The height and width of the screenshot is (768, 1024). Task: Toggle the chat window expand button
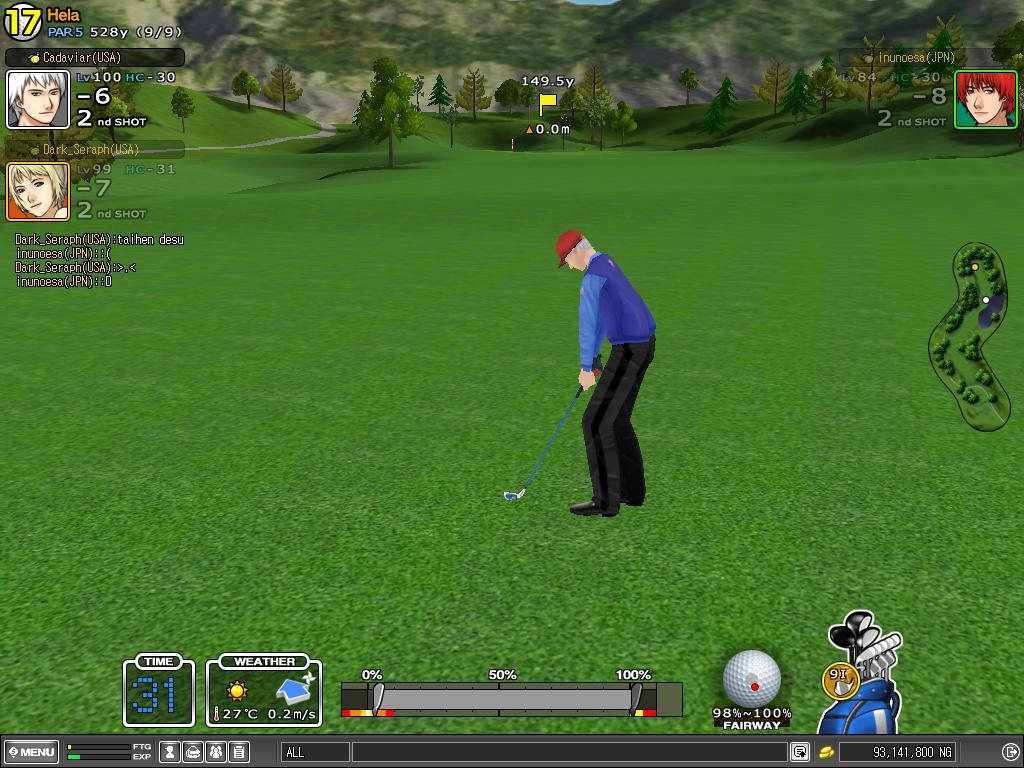pos(800,752)
